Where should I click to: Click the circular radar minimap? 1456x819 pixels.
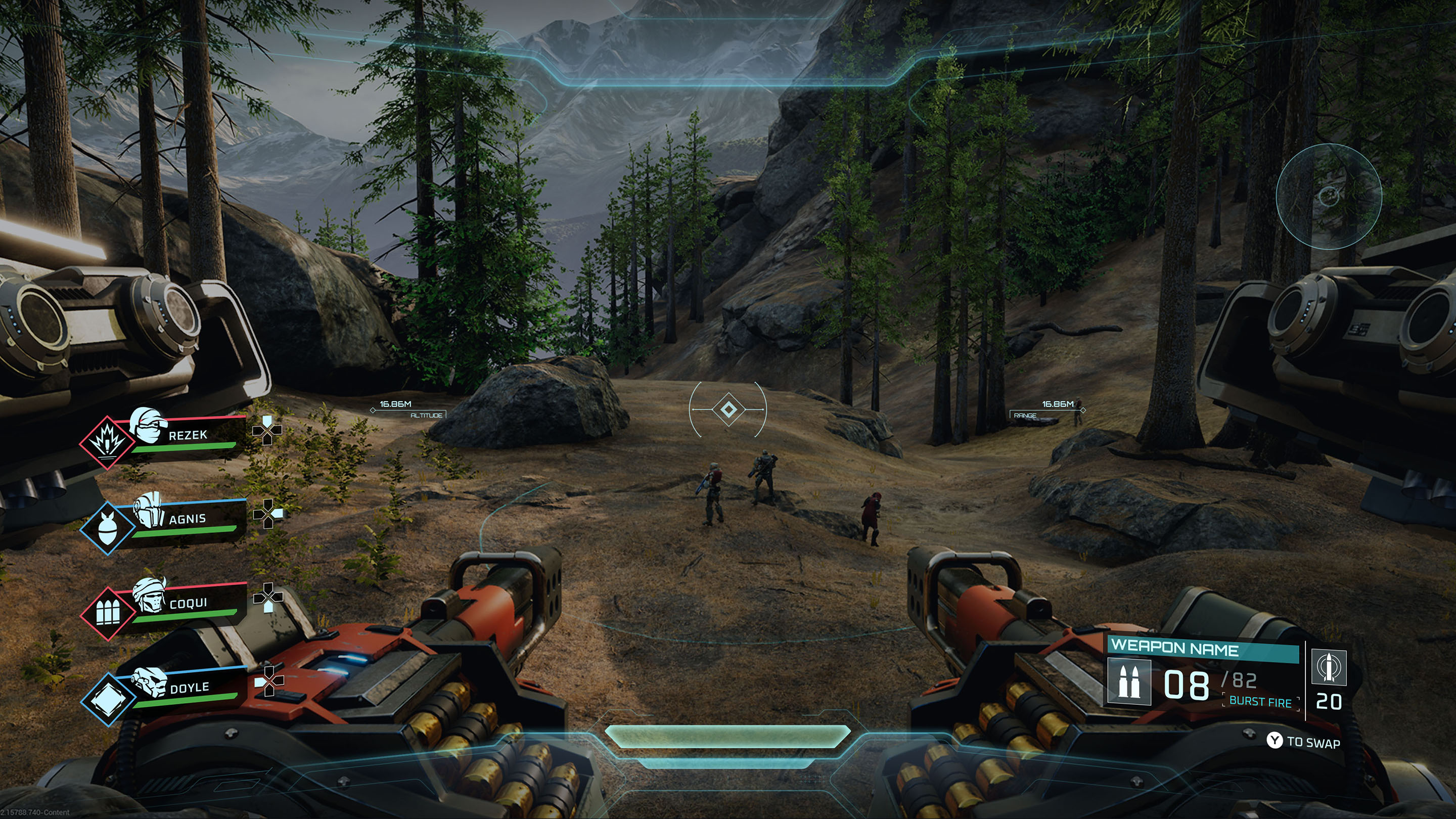pos(1329,196)
